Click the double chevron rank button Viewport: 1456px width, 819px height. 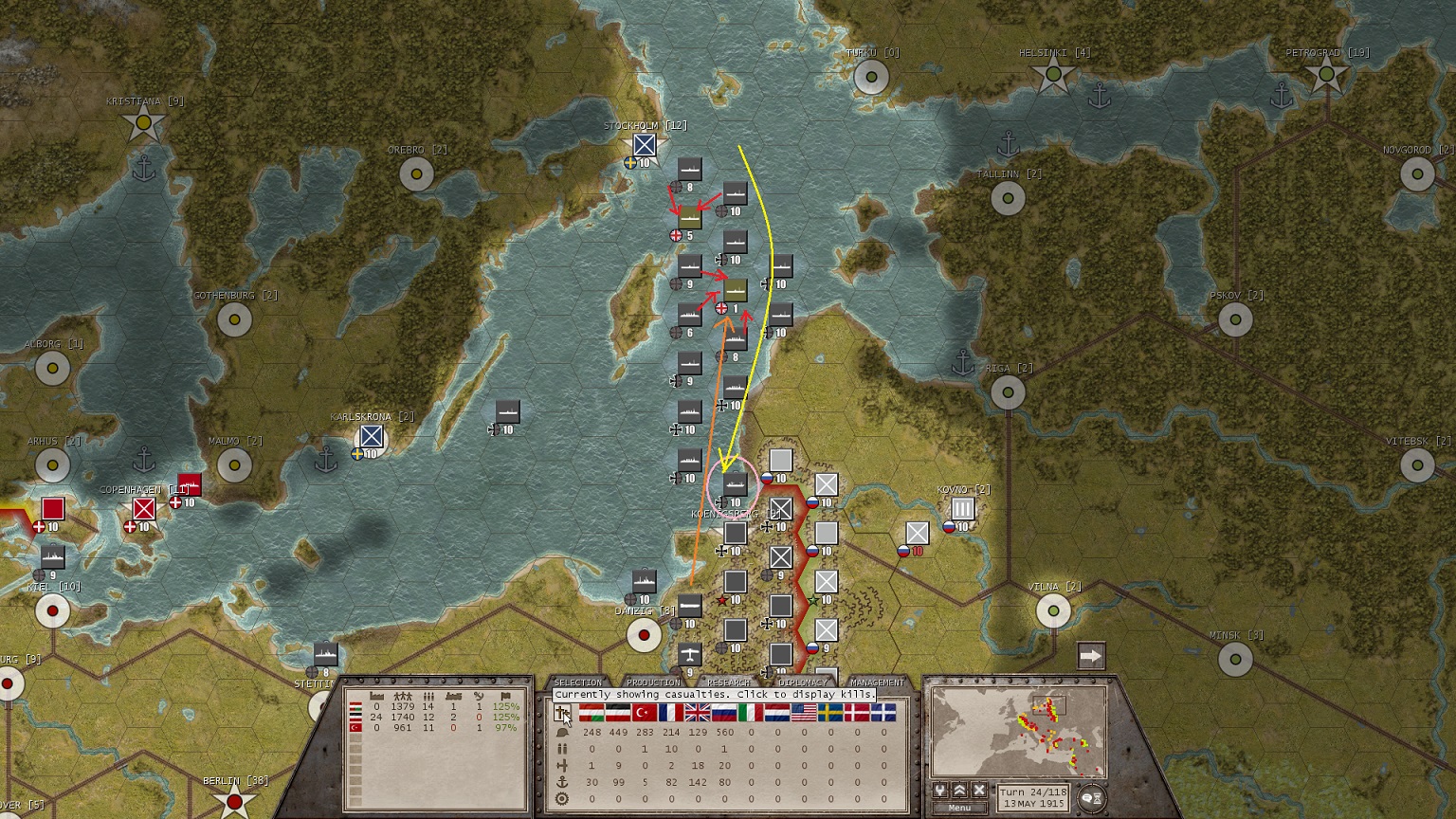click(960, 791)
